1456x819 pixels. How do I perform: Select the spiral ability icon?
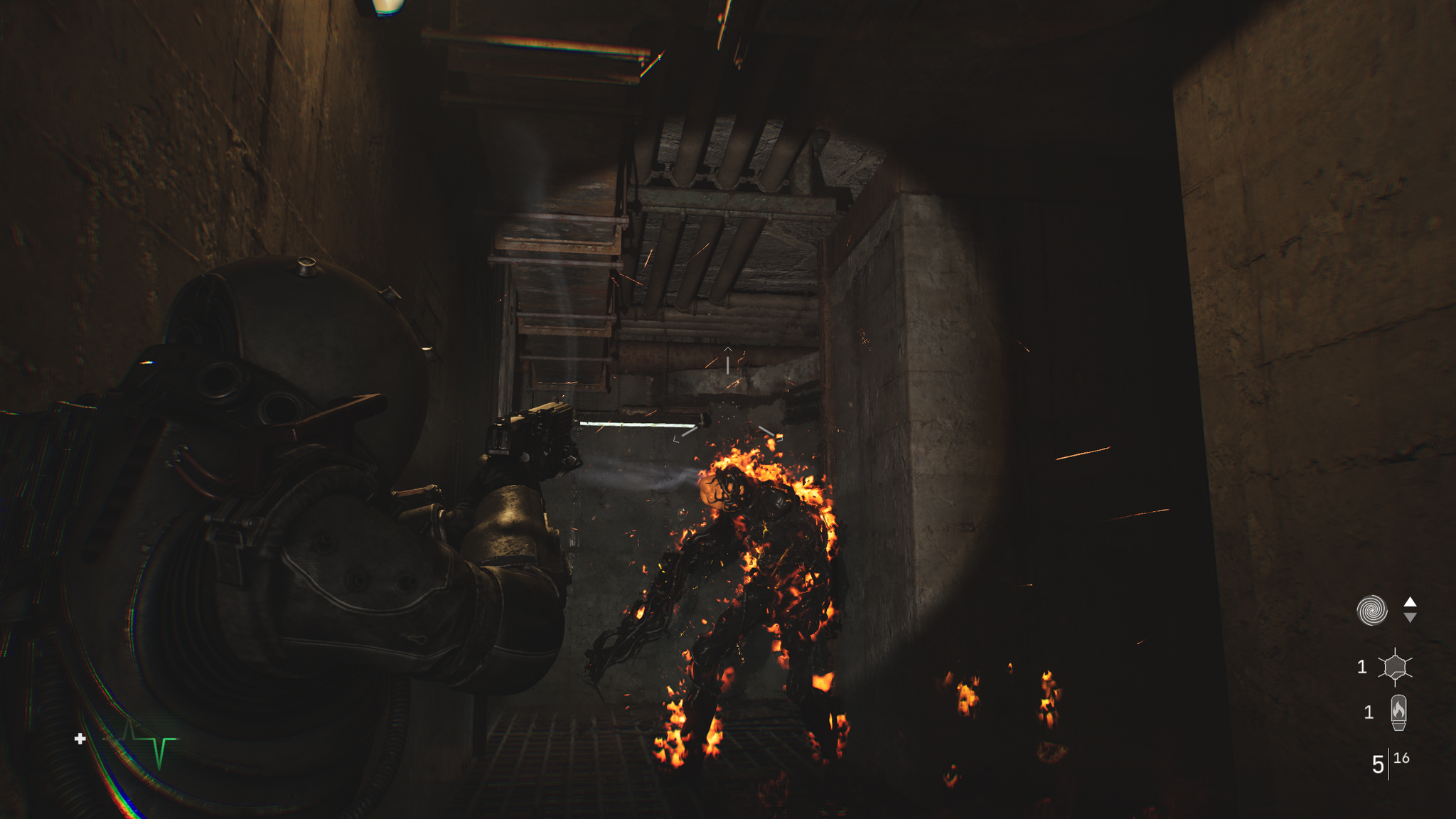[1371, 610]
